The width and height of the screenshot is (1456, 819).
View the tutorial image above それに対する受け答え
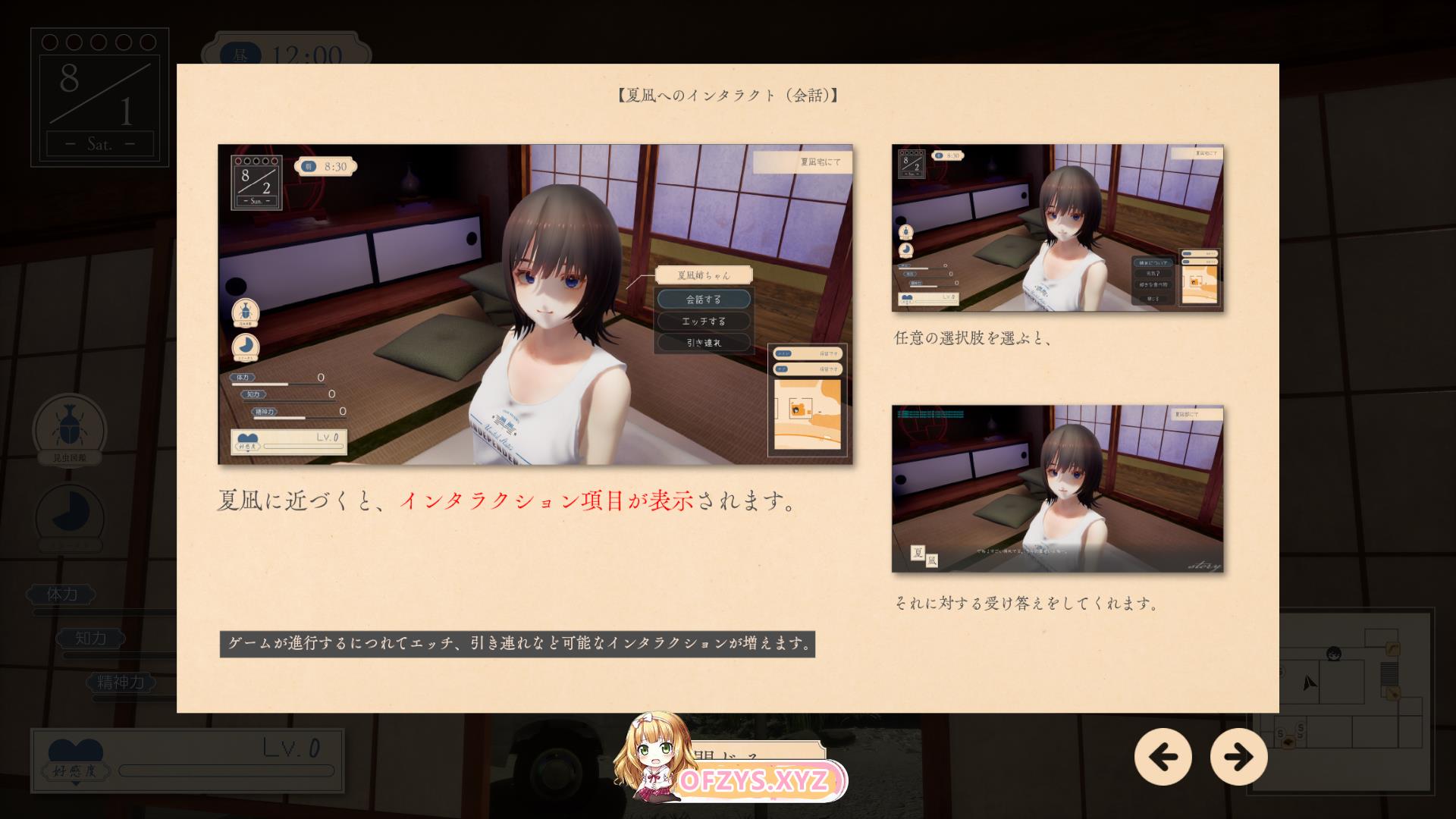(x=1057, y=488)
